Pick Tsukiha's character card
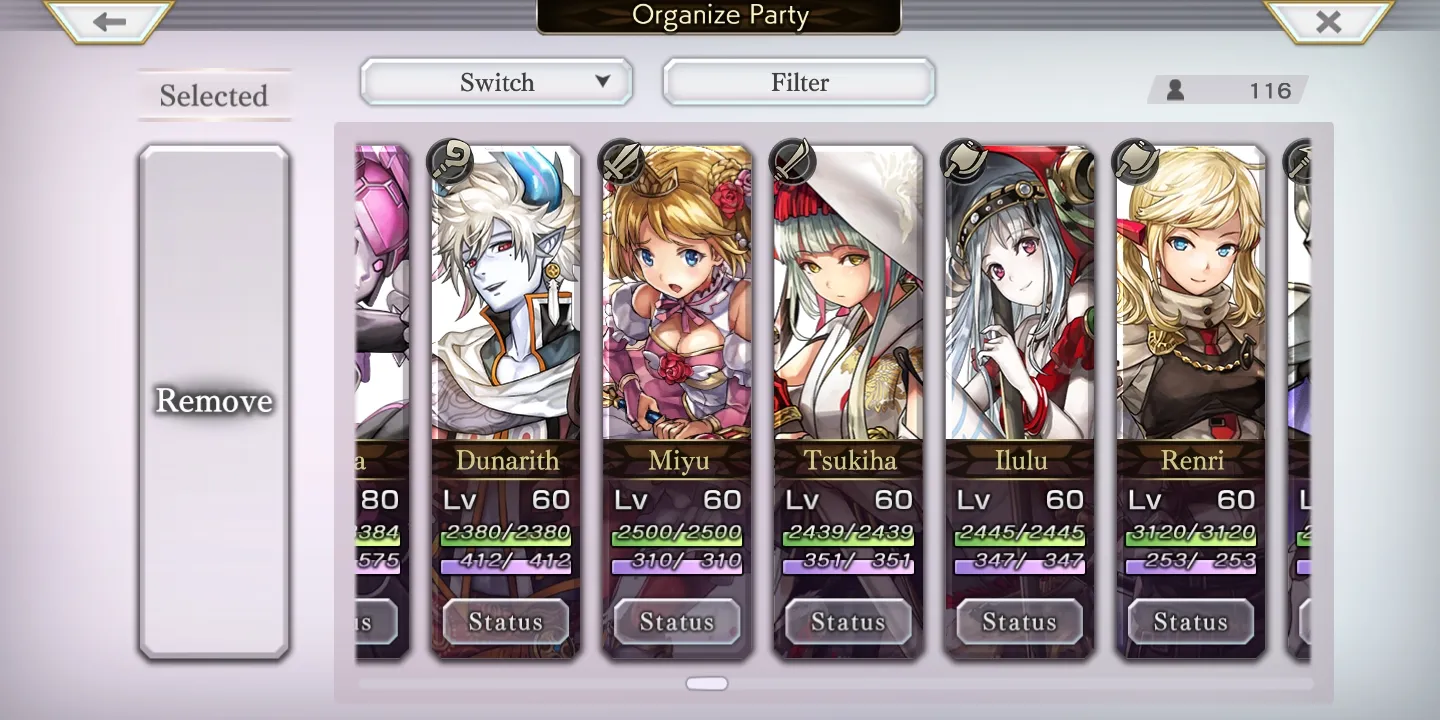 tap(849, 300)
